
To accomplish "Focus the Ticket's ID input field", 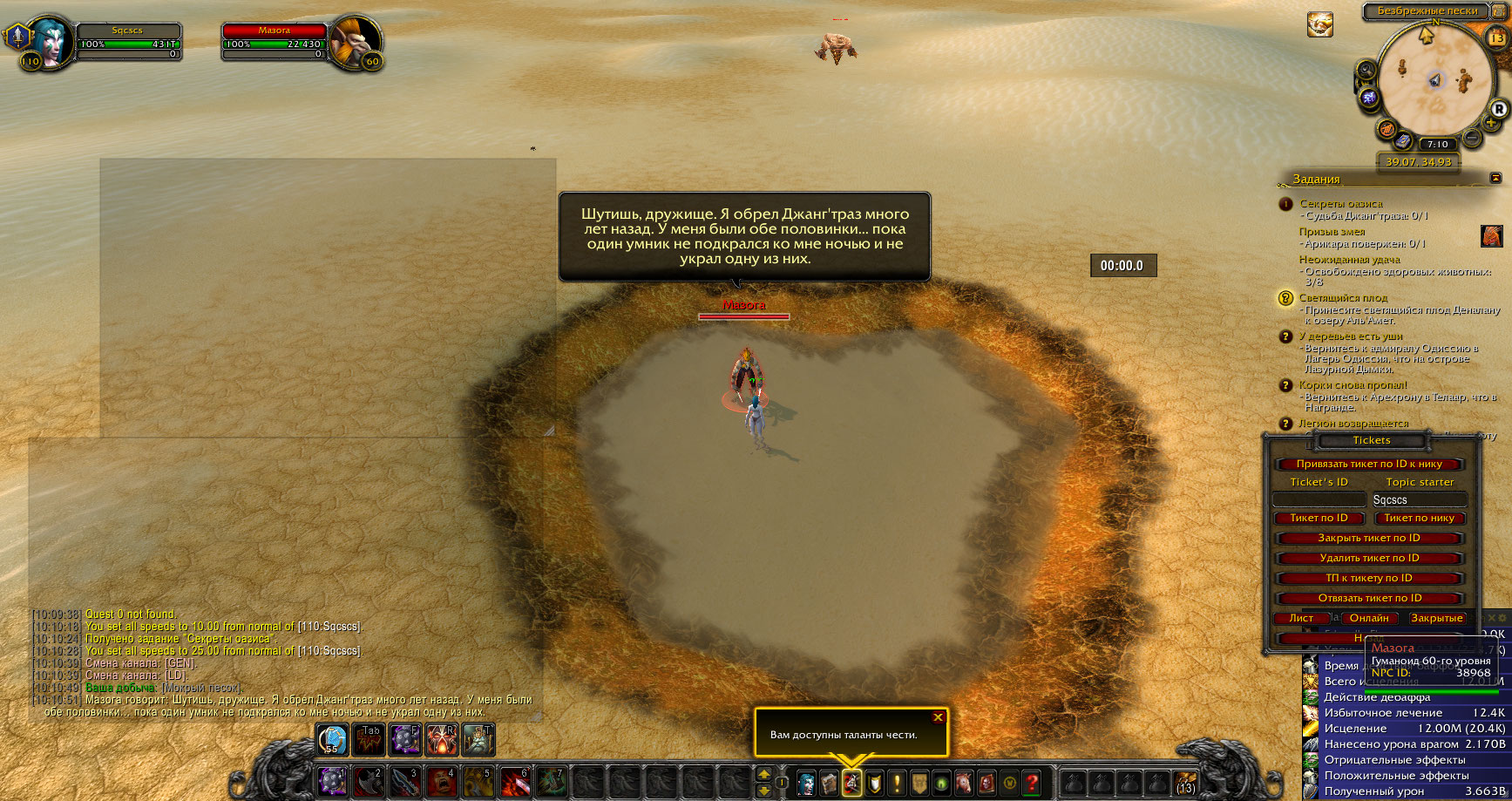I will 1319,499.
